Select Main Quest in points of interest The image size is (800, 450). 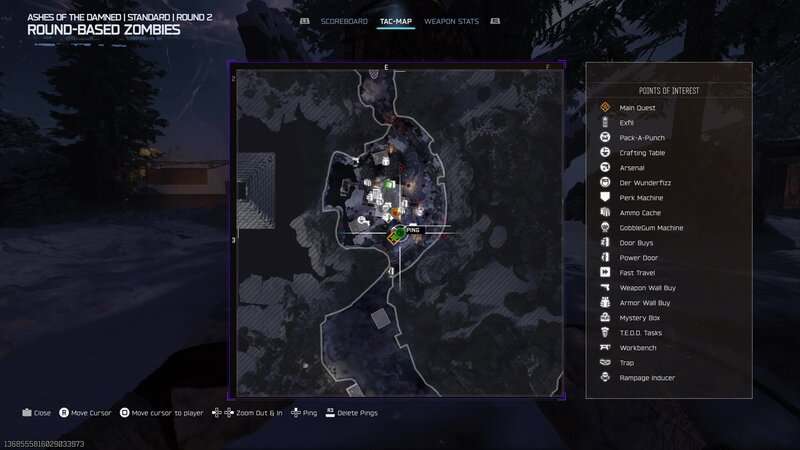[x=637, y=108]
